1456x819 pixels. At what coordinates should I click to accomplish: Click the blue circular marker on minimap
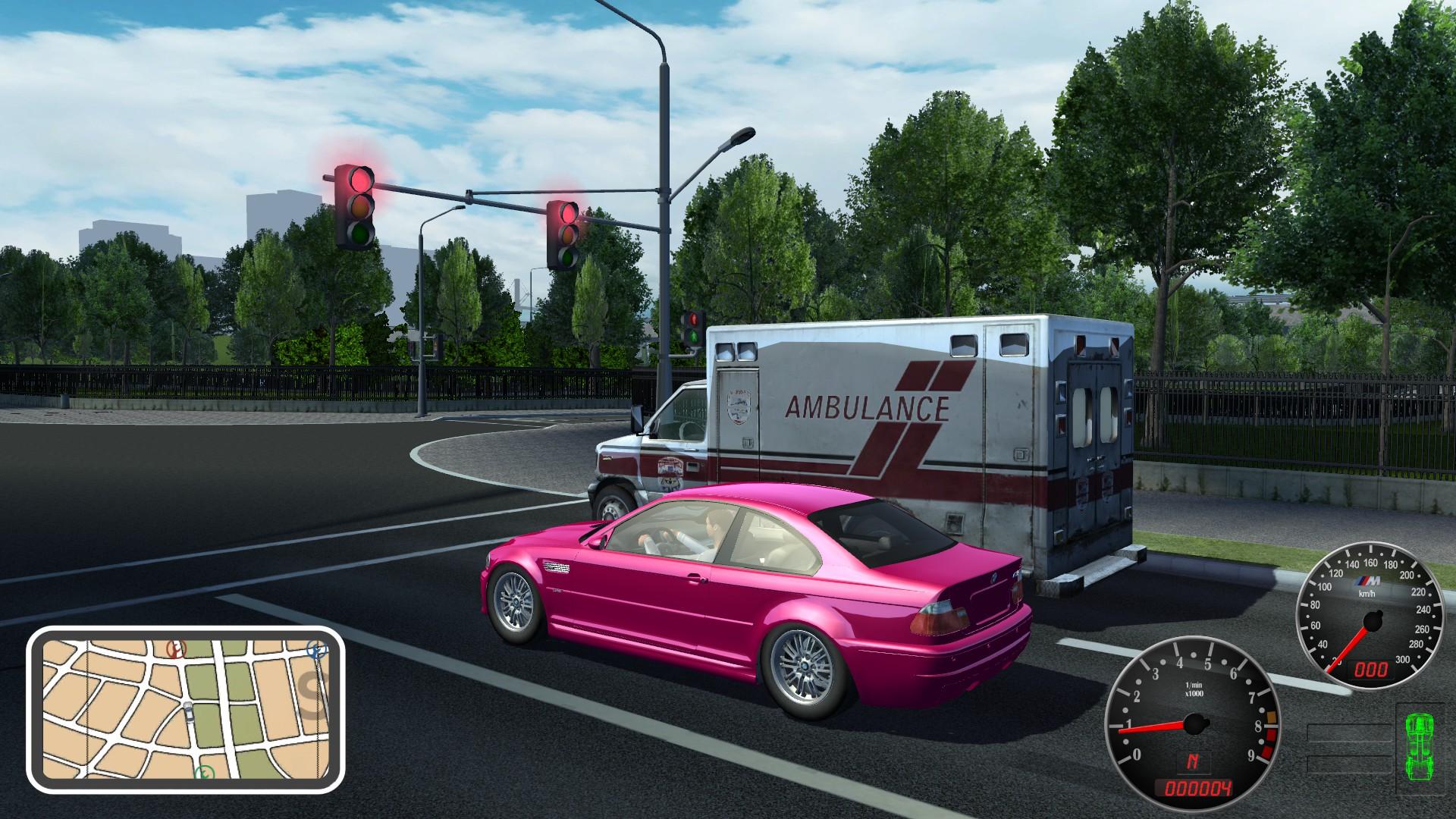click(316, 650)
